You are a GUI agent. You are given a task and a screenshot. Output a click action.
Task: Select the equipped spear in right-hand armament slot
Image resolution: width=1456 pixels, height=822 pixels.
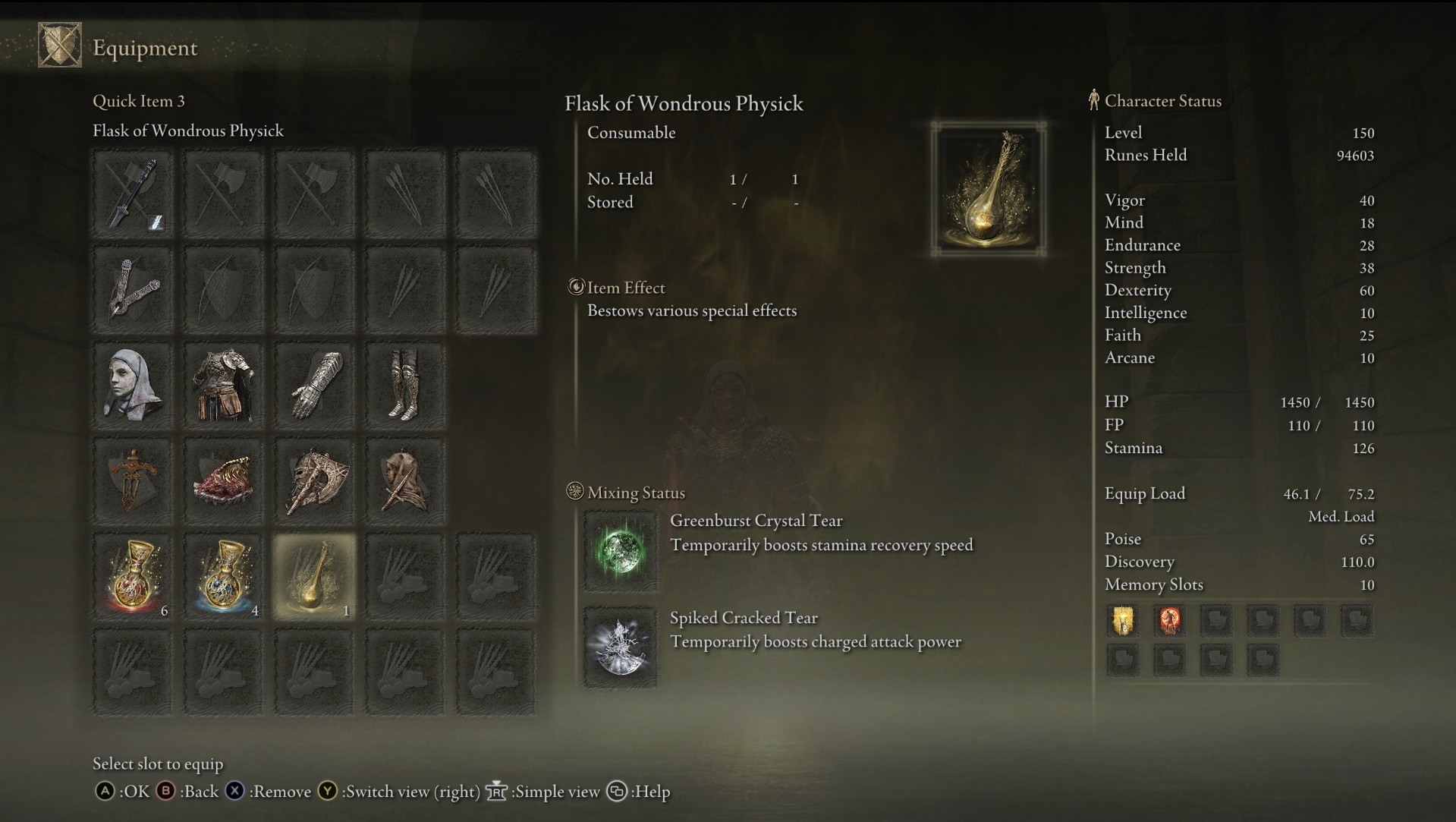tap(134, 194)
